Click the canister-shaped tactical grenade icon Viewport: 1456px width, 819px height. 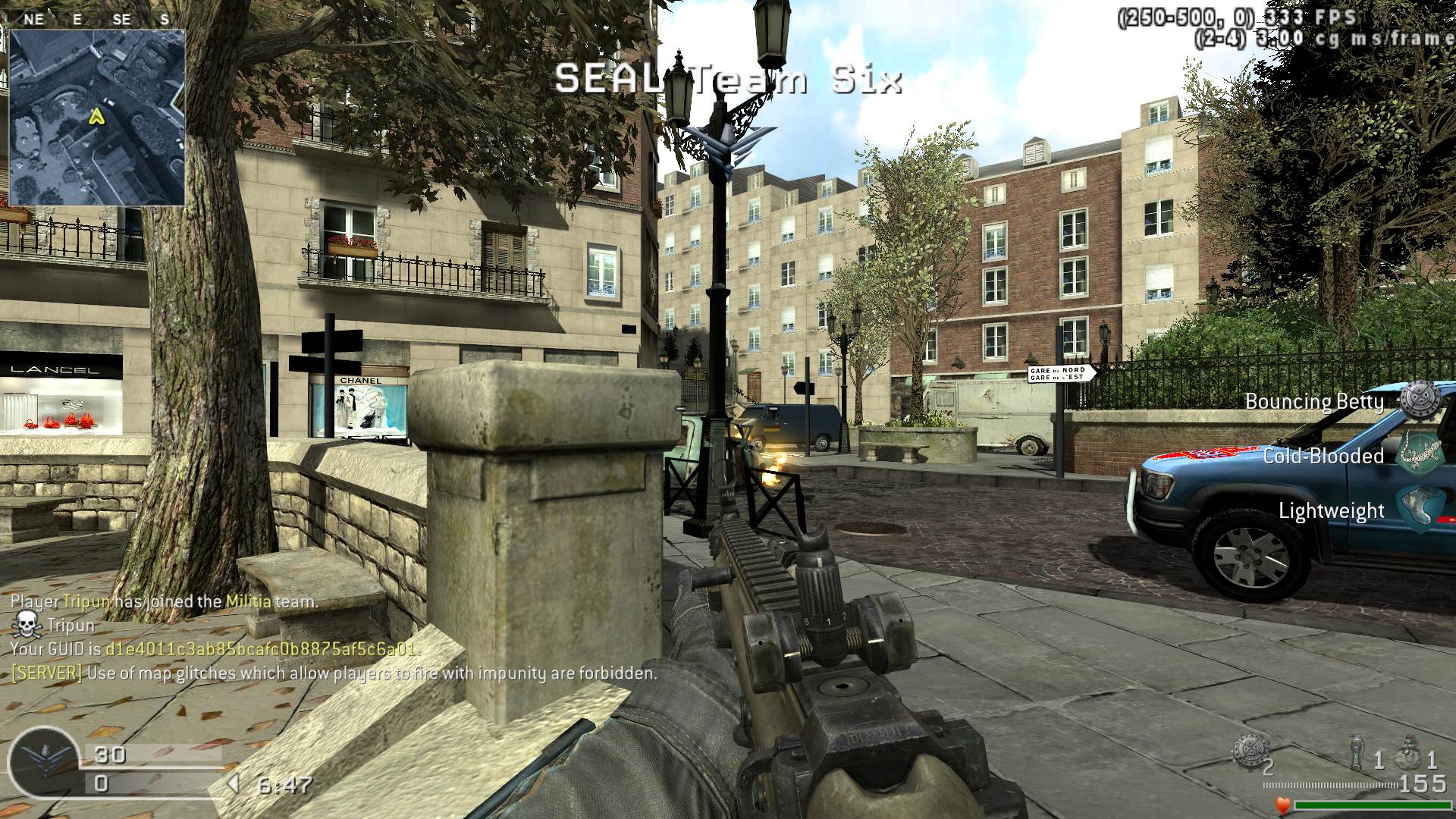[1358, 752]
